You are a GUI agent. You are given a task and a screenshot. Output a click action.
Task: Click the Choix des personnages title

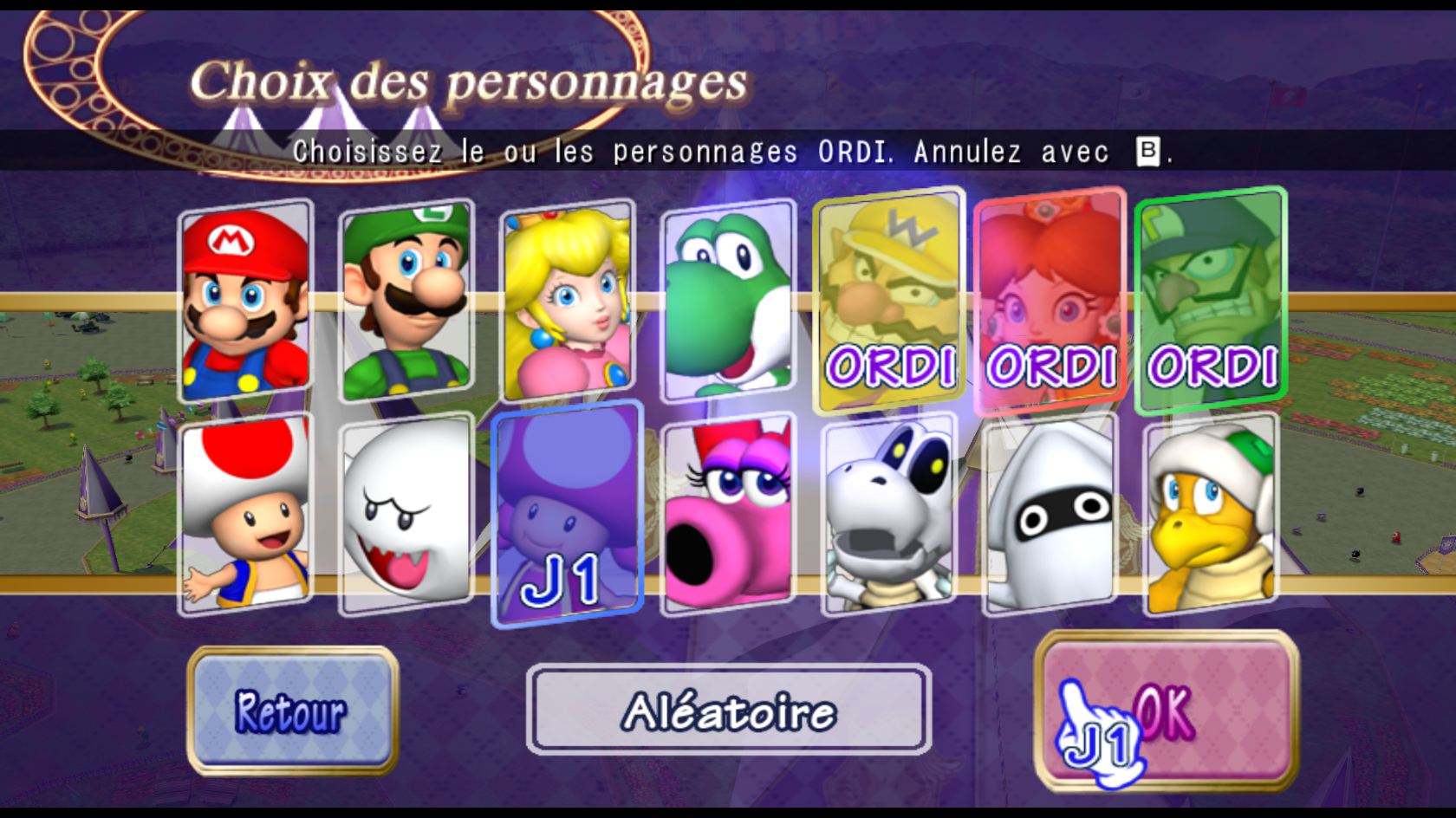pos(471,81)
